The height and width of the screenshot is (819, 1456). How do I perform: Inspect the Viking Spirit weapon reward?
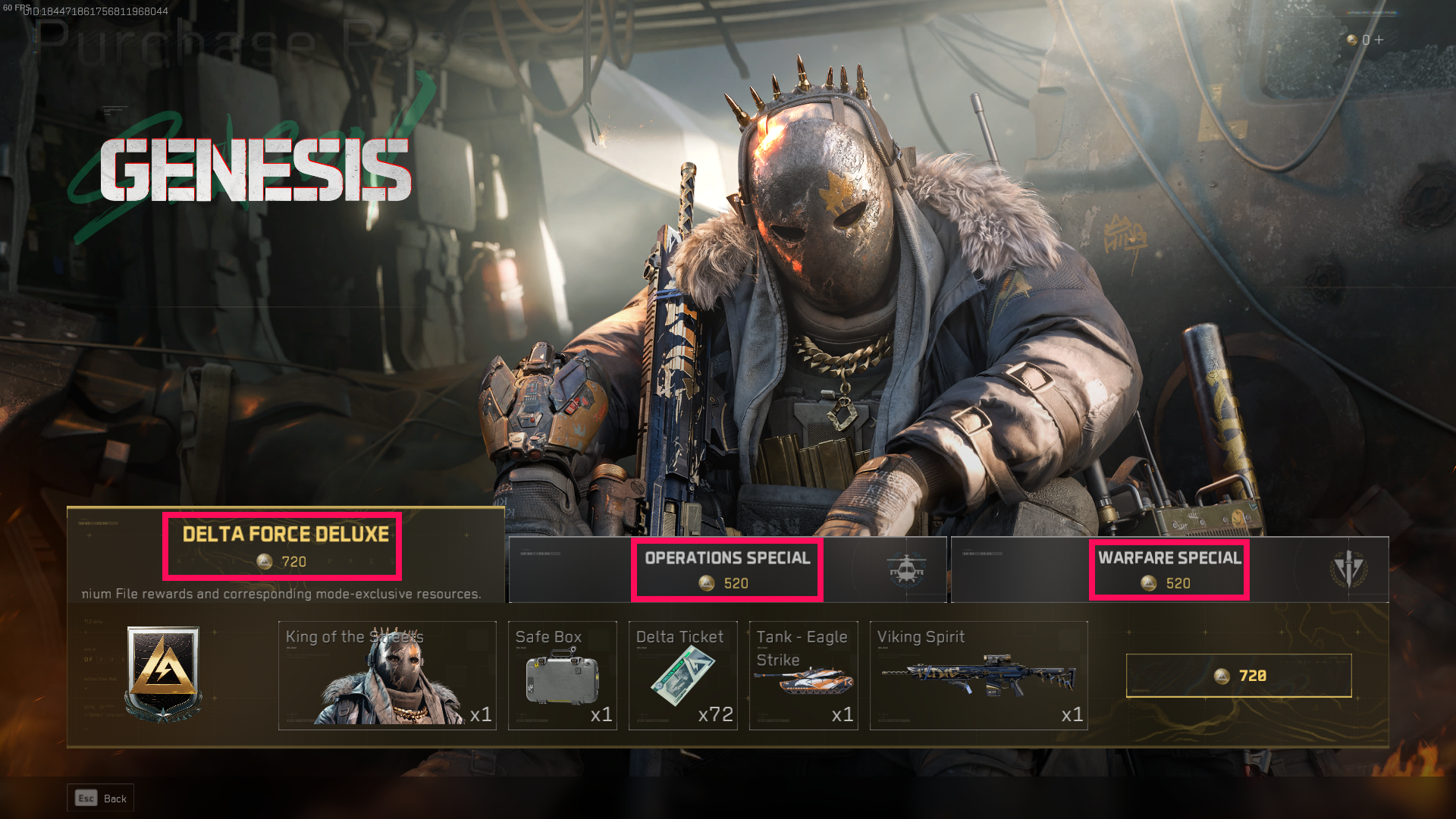pos(978,676)
